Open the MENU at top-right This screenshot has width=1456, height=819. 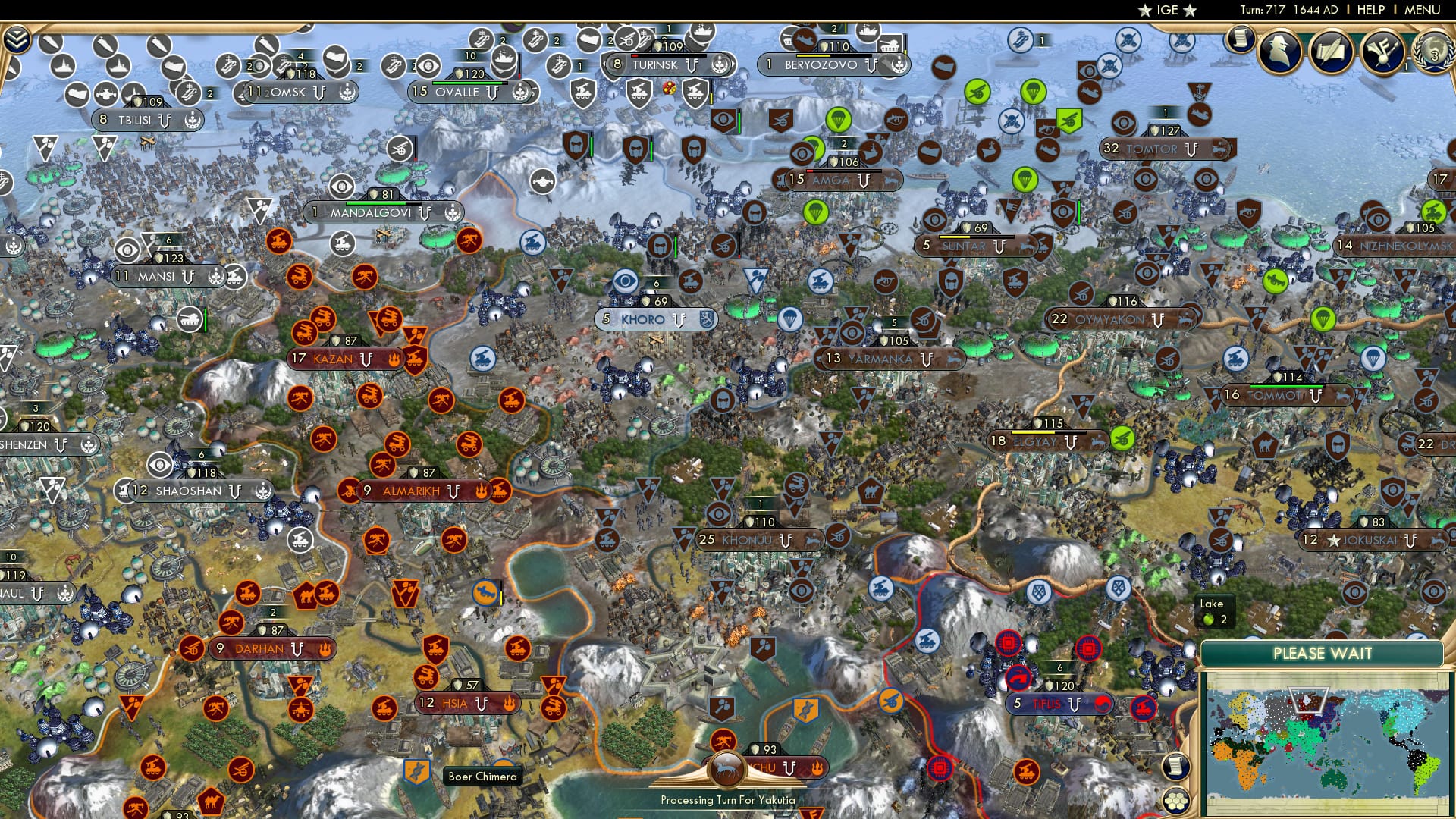tap(1422, 11)
